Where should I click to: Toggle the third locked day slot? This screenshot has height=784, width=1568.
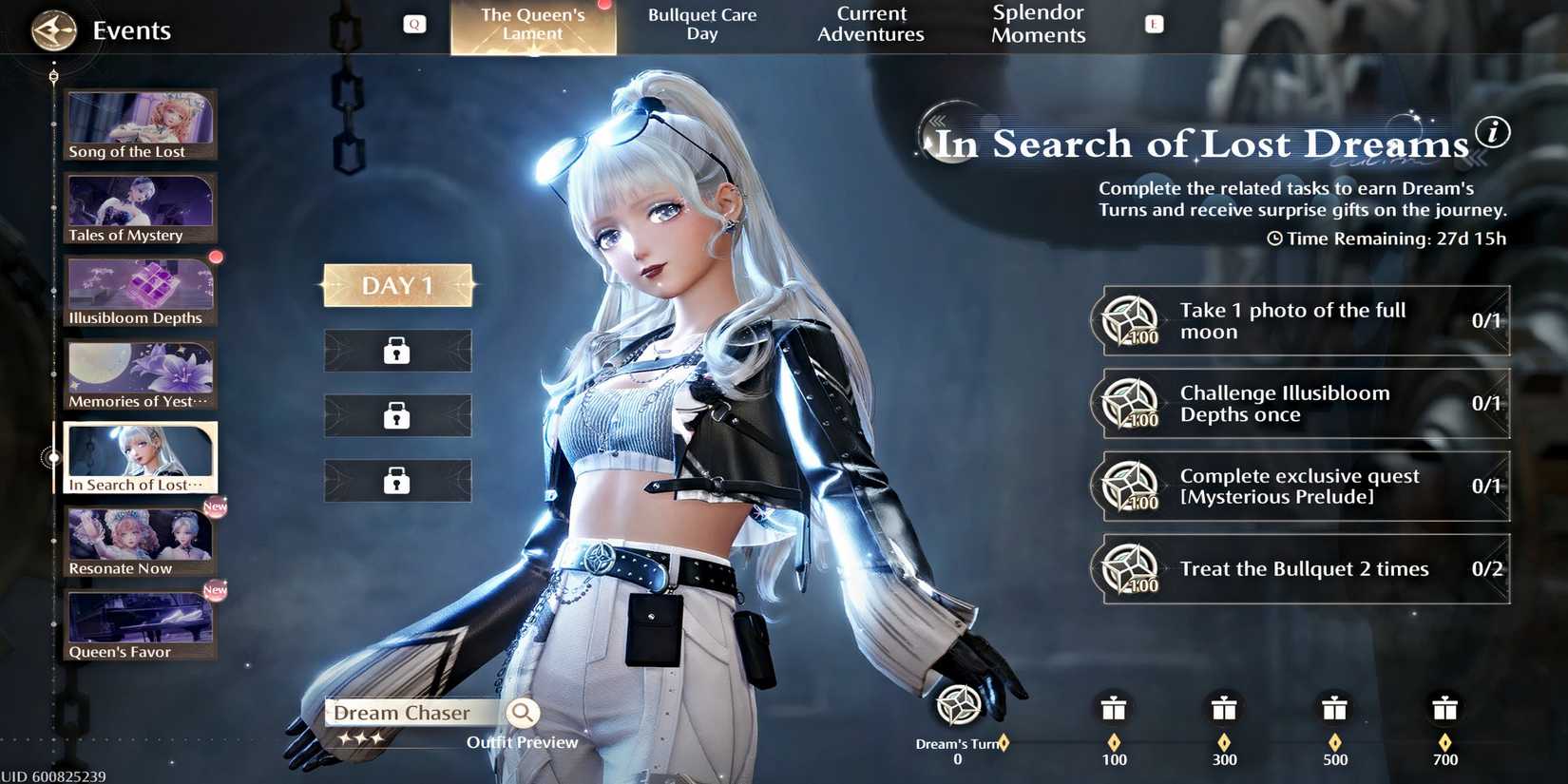pyautogui.click(x=397, y=480)
